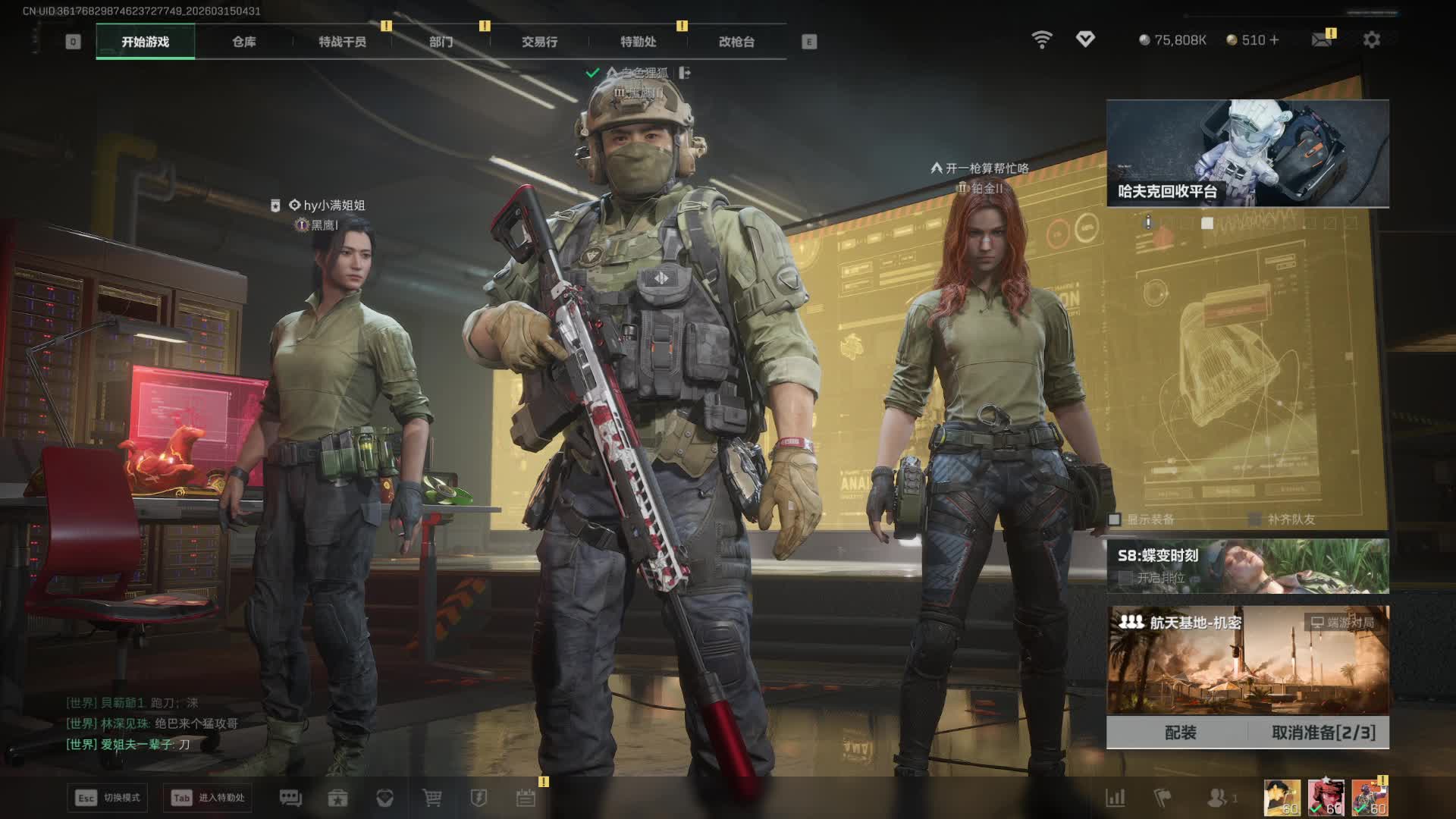Click the 取消准备 (Cancel Ready) button
The width and height of the screenshot is (1456, 819).
point(1323,733)
